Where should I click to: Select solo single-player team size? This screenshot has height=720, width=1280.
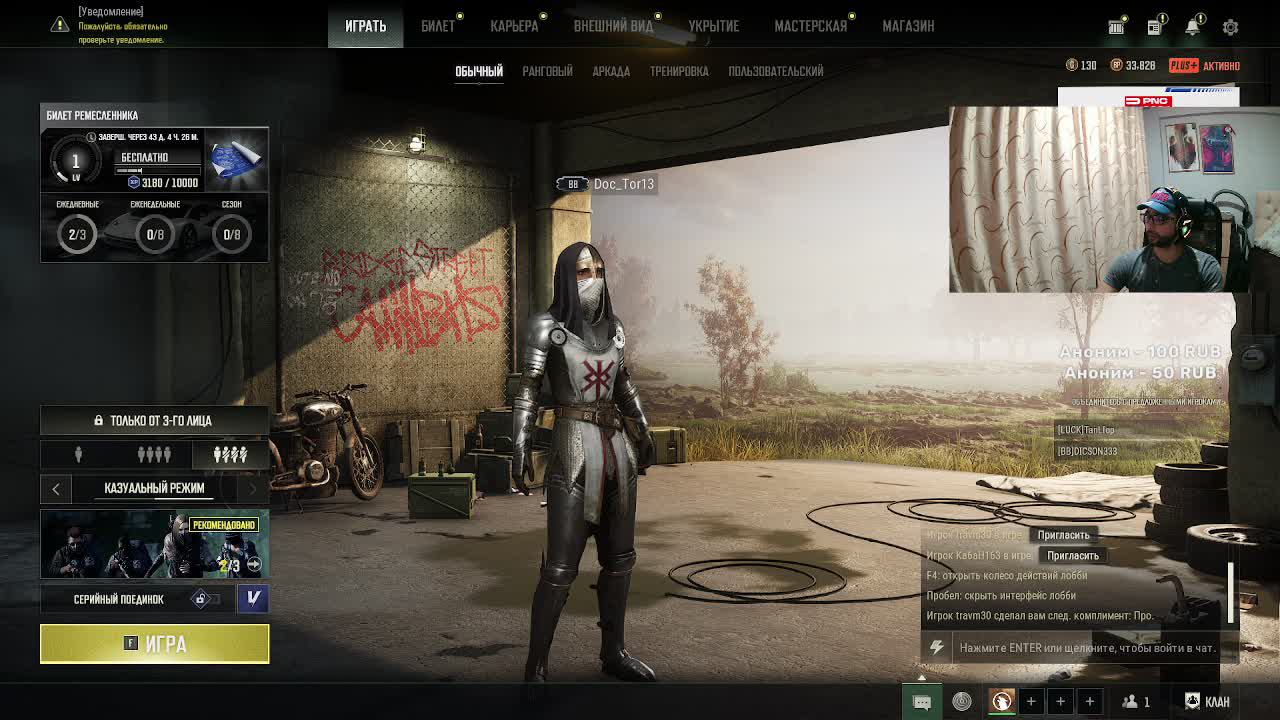(x=78, y=455)
